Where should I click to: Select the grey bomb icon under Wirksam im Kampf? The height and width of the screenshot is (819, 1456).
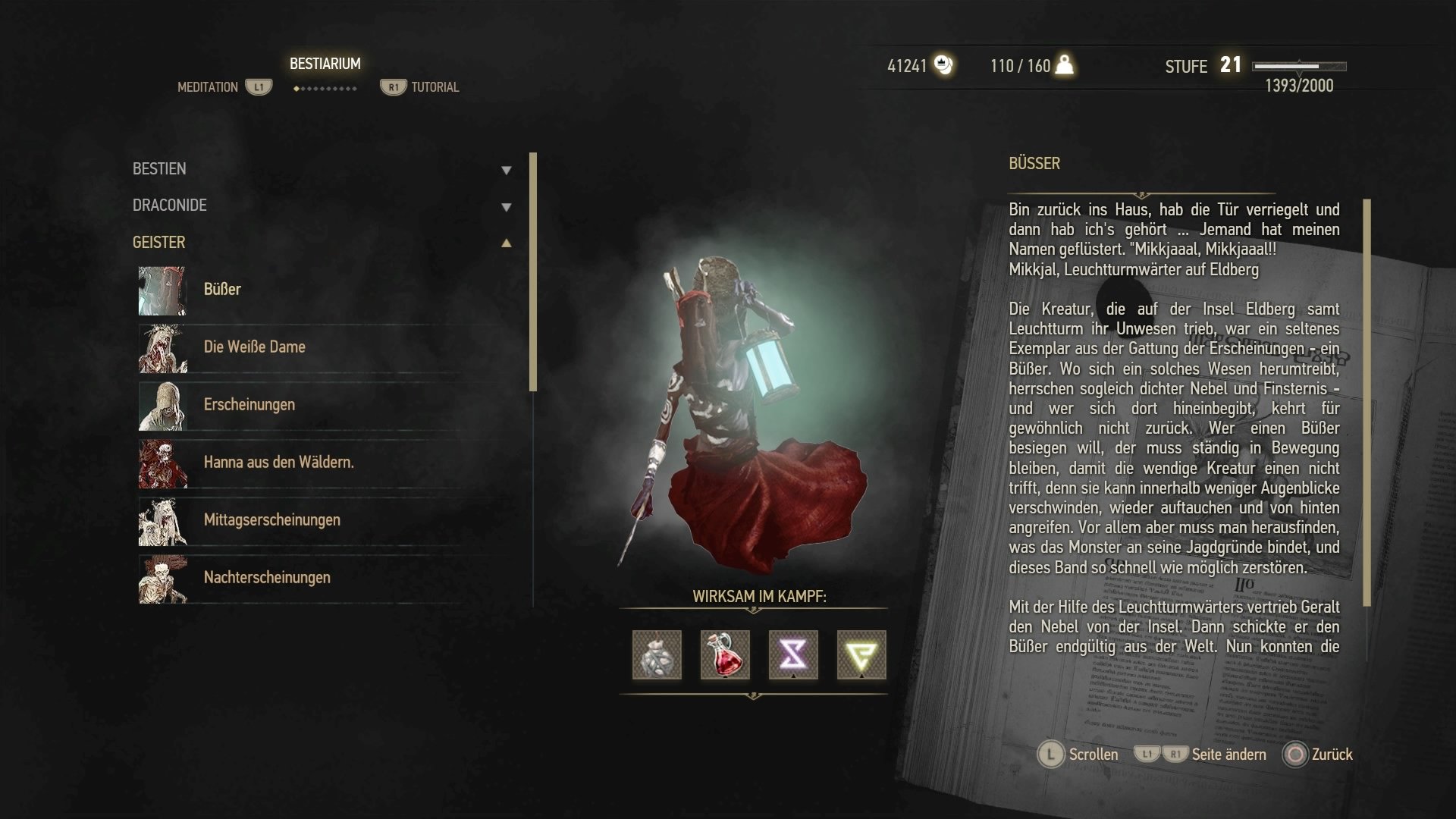[x=657, y=655]
